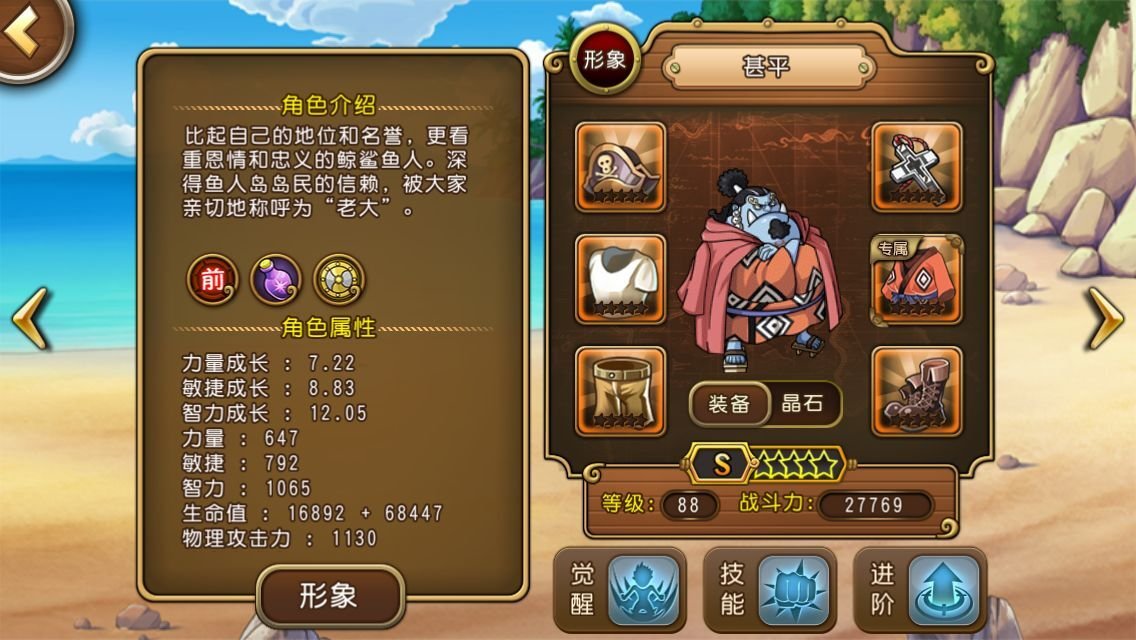Select the white shirt equipment slot
This screenshot has width=1136, height=640.
pyautogui.click(x=621, y=279)
